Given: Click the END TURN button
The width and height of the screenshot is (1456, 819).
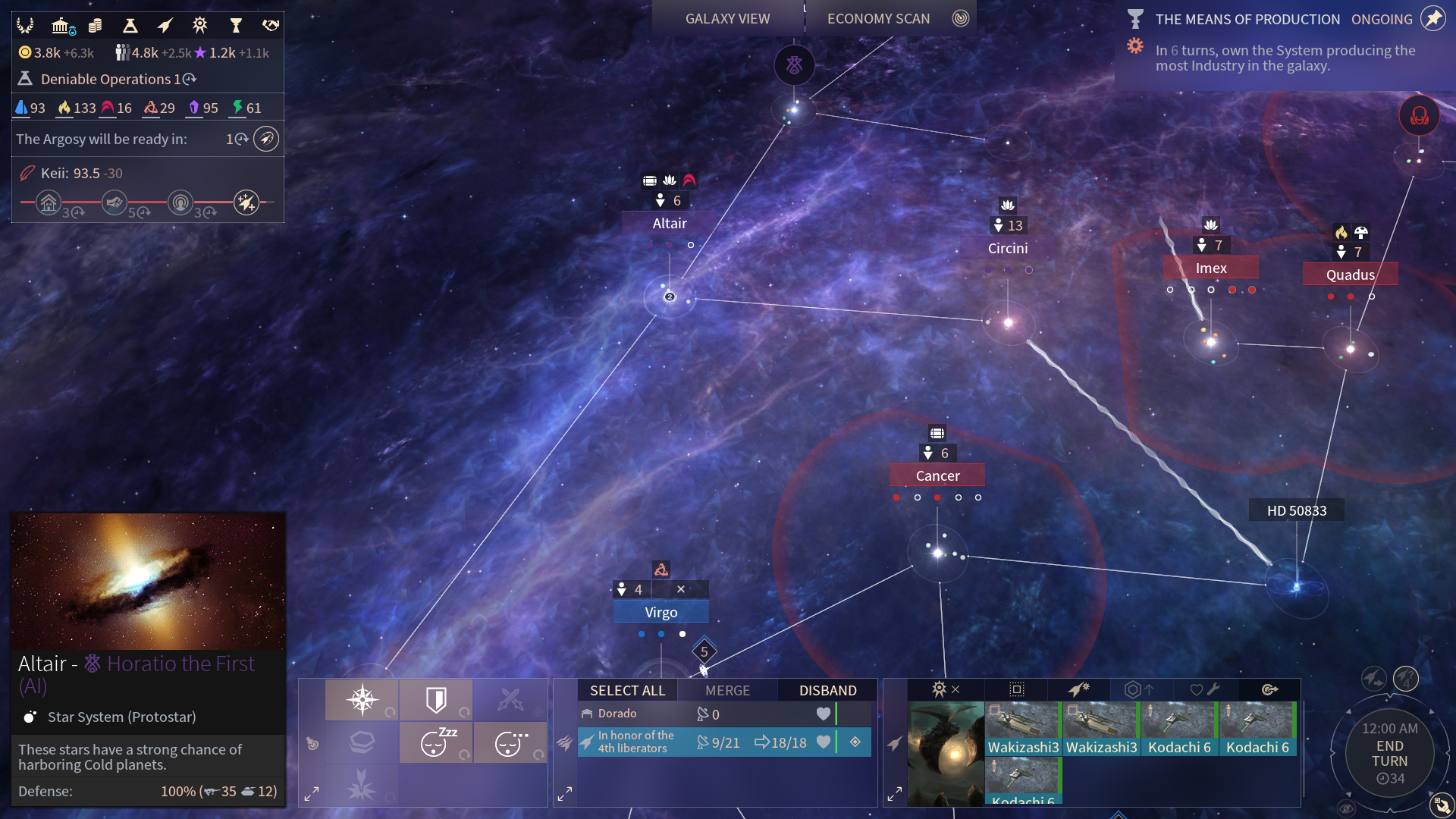Looking at the screenshot, I should [1389, 753].
